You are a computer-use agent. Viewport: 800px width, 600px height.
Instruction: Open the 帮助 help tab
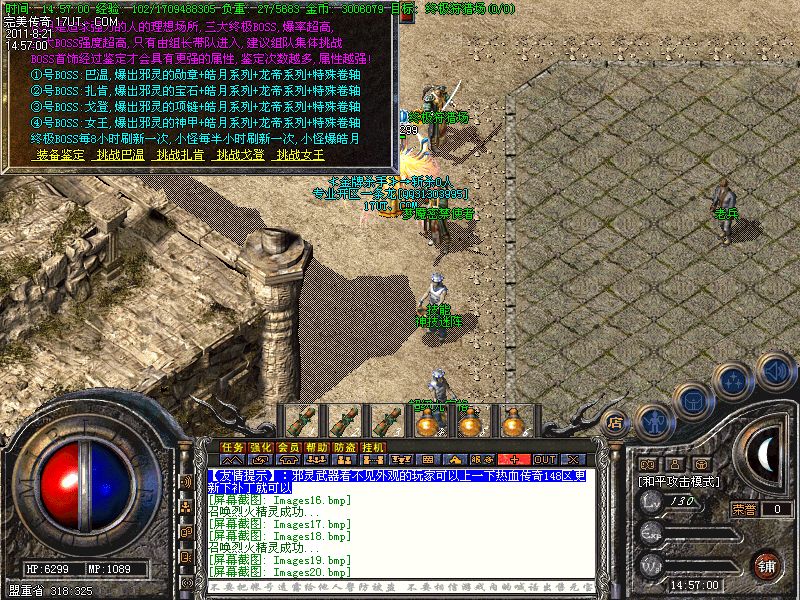pos(317,447)
